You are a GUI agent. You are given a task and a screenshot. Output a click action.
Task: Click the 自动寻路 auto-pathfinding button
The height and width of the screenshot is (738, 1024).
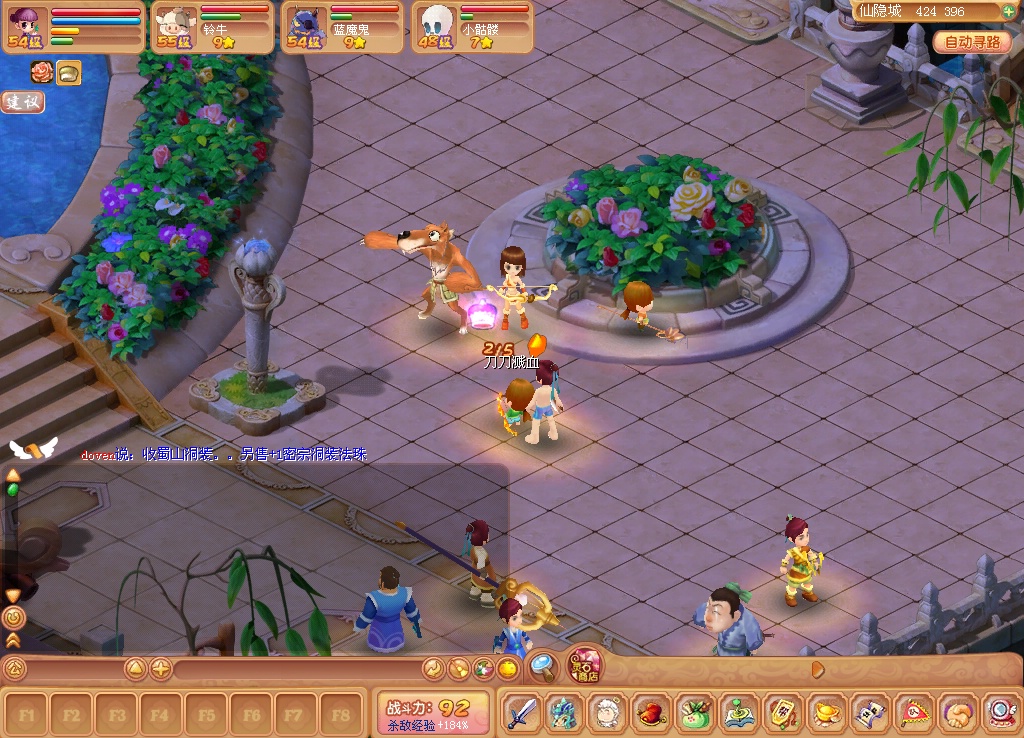click(972, 43)
